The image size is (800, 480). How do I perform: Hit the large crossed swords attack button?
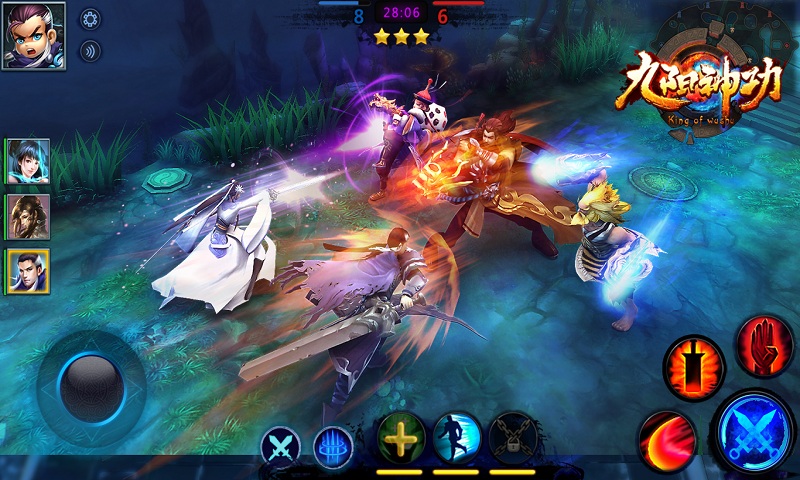point(754,432)
